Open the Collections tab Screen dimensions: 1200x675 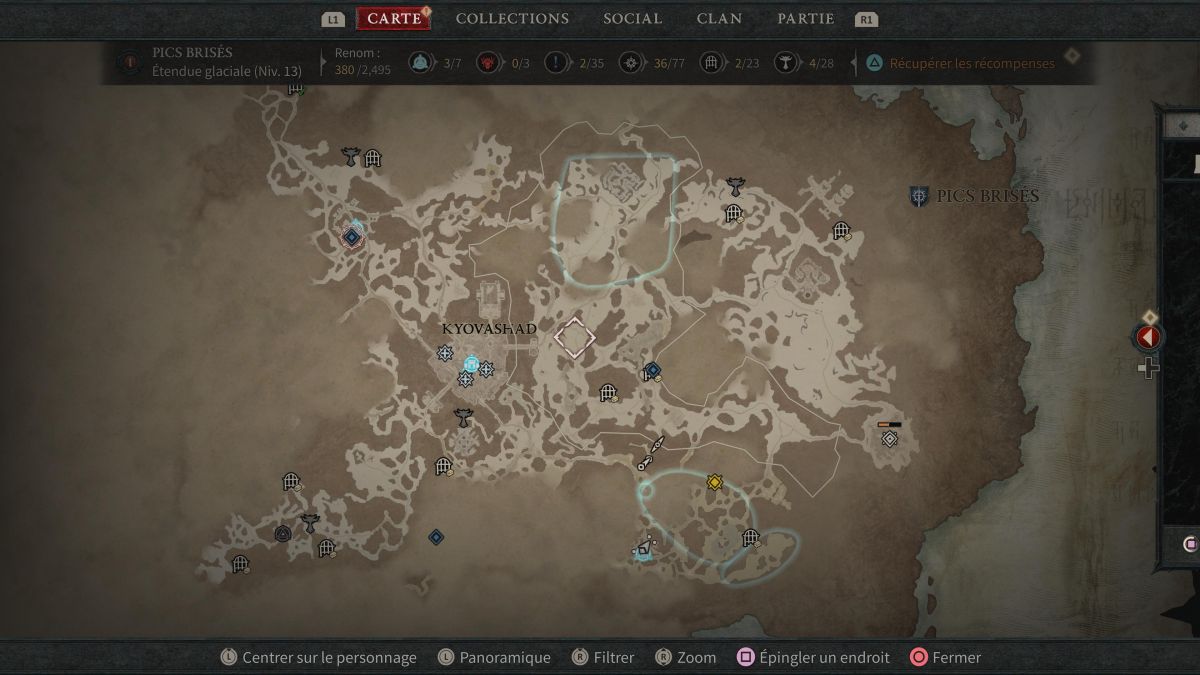pyautogui.click(x=512, y=18)
